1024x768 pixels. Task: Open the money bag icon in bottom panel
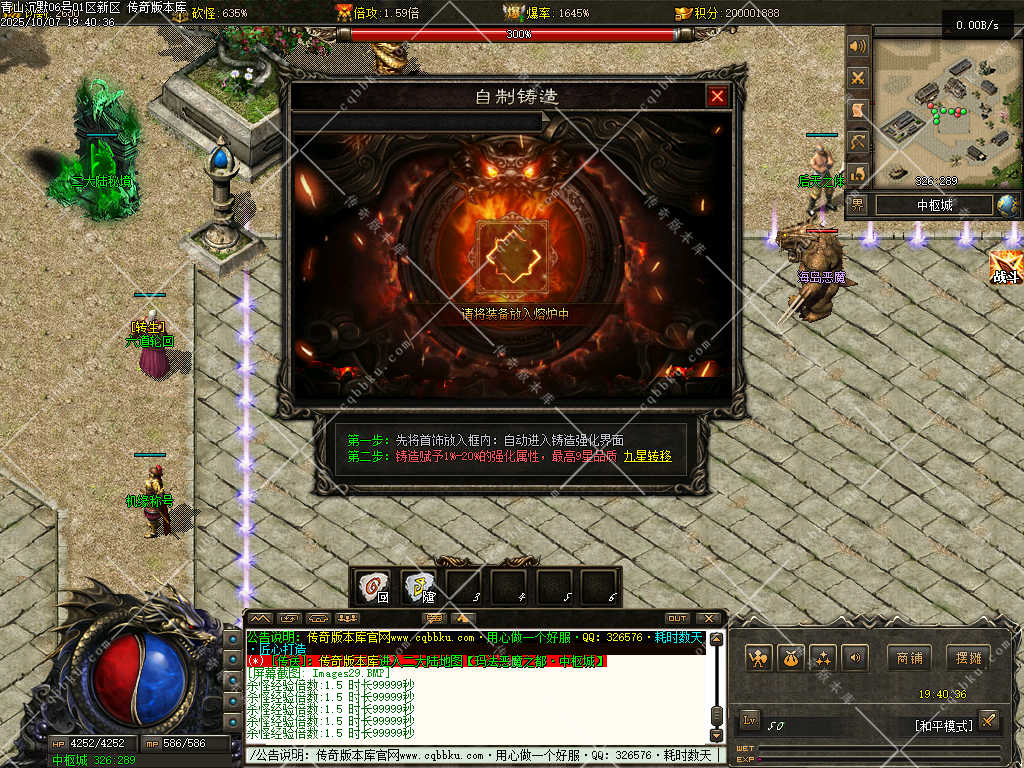pyautogui.click(x=791, y=658)
